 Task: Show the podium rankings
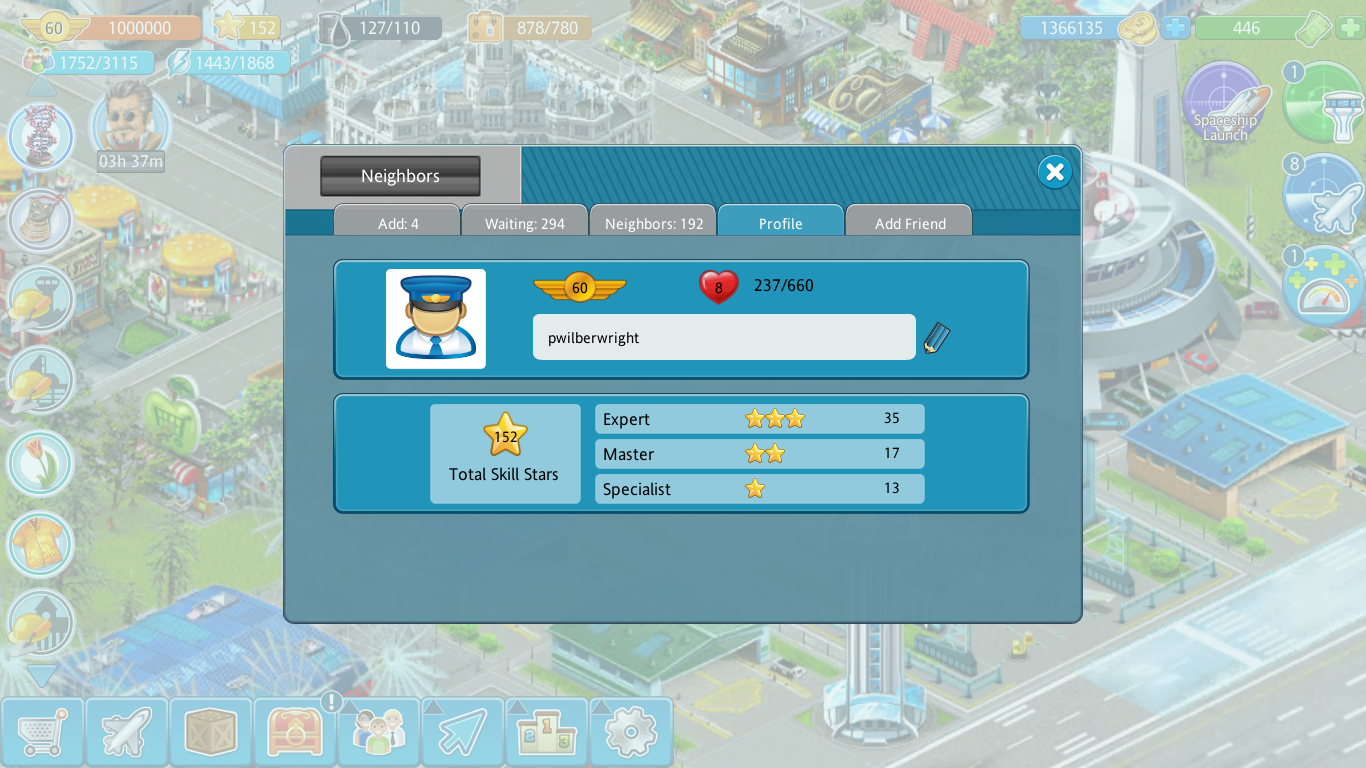tap(546, 733)
